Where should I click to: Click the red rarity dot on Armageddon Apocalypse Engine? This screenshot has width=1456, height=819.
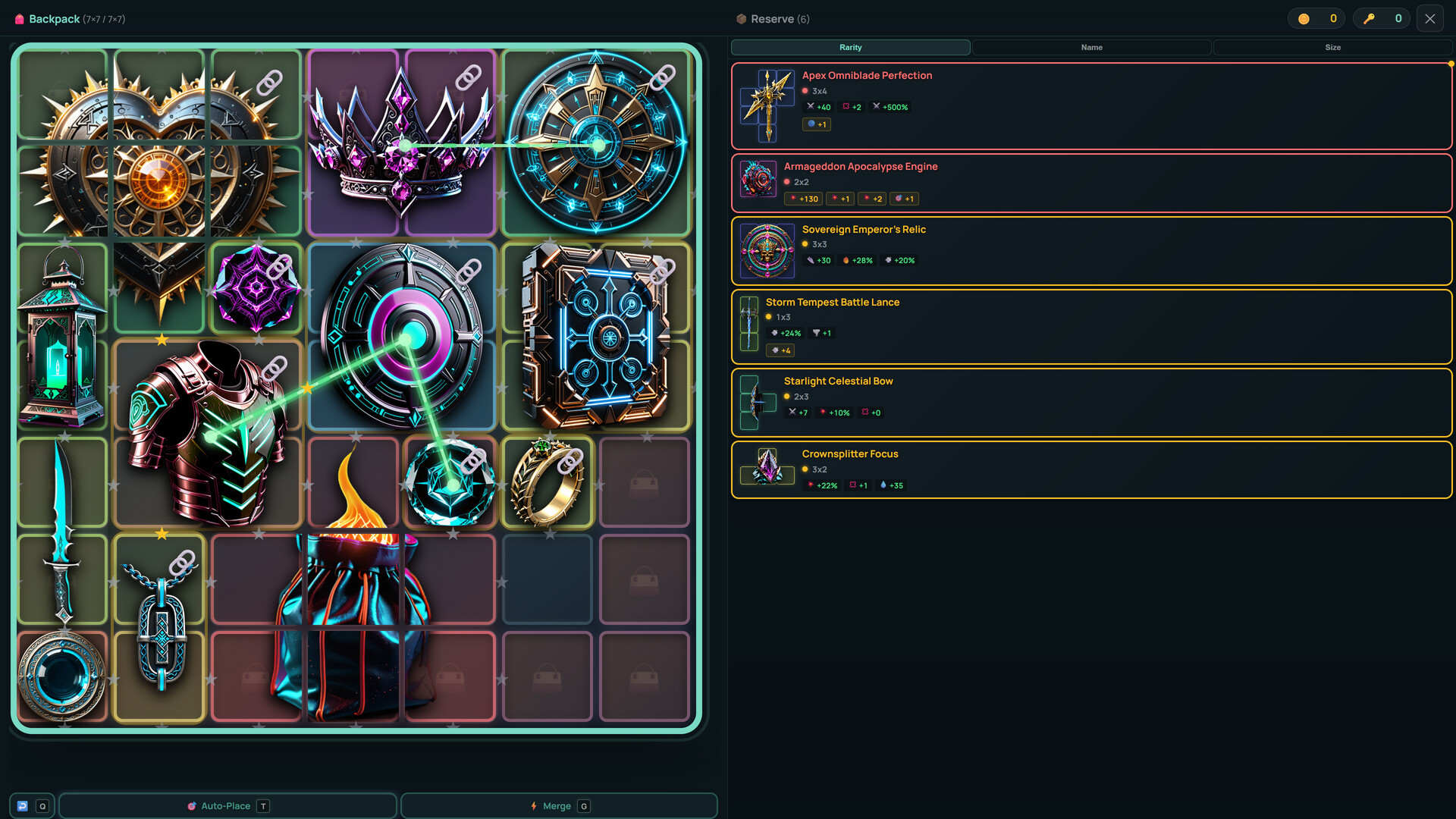click(788, 182)
